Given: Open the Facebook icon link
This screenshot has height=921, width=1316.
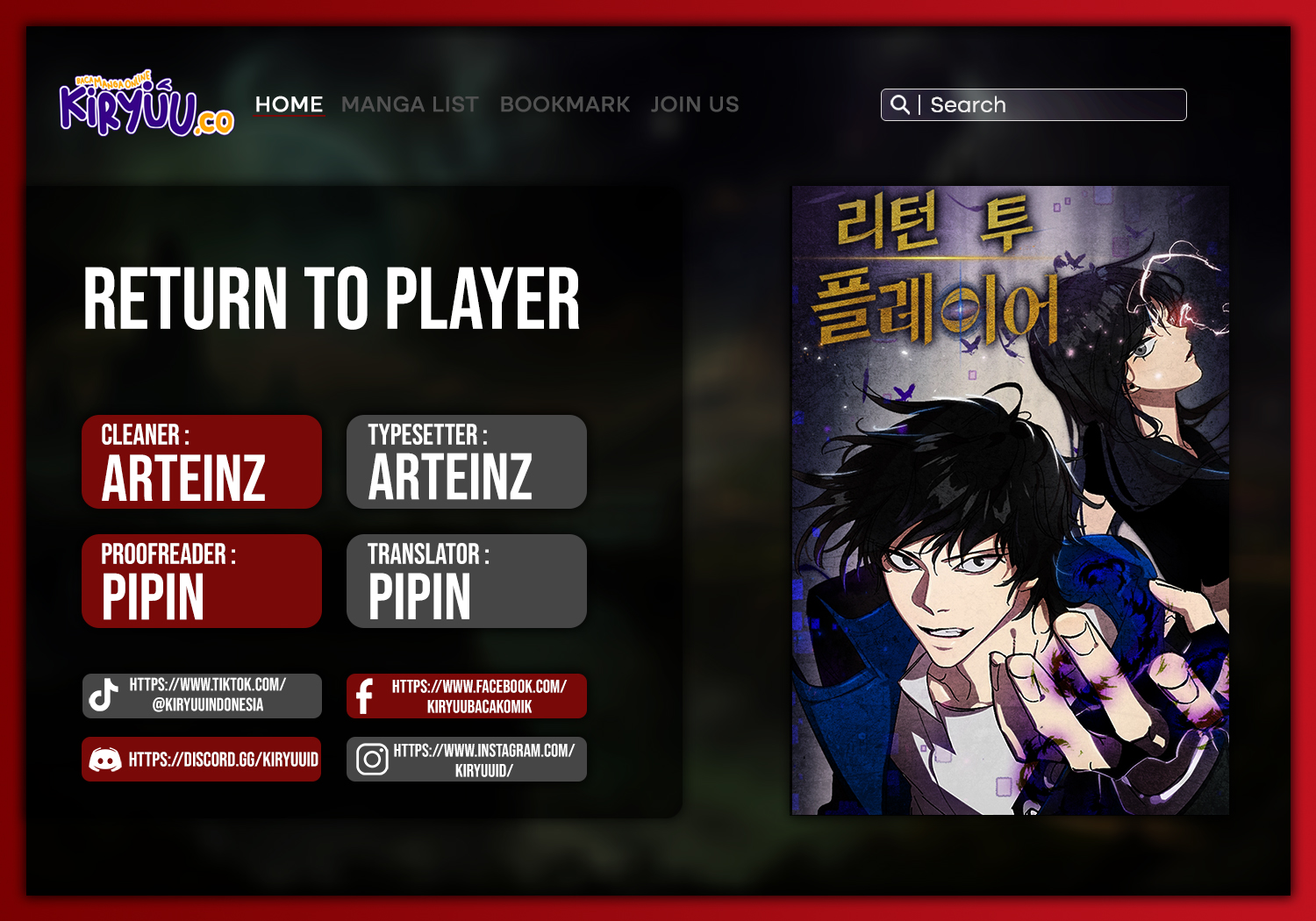Looking at the screenshot, I should tap(366, 696).
